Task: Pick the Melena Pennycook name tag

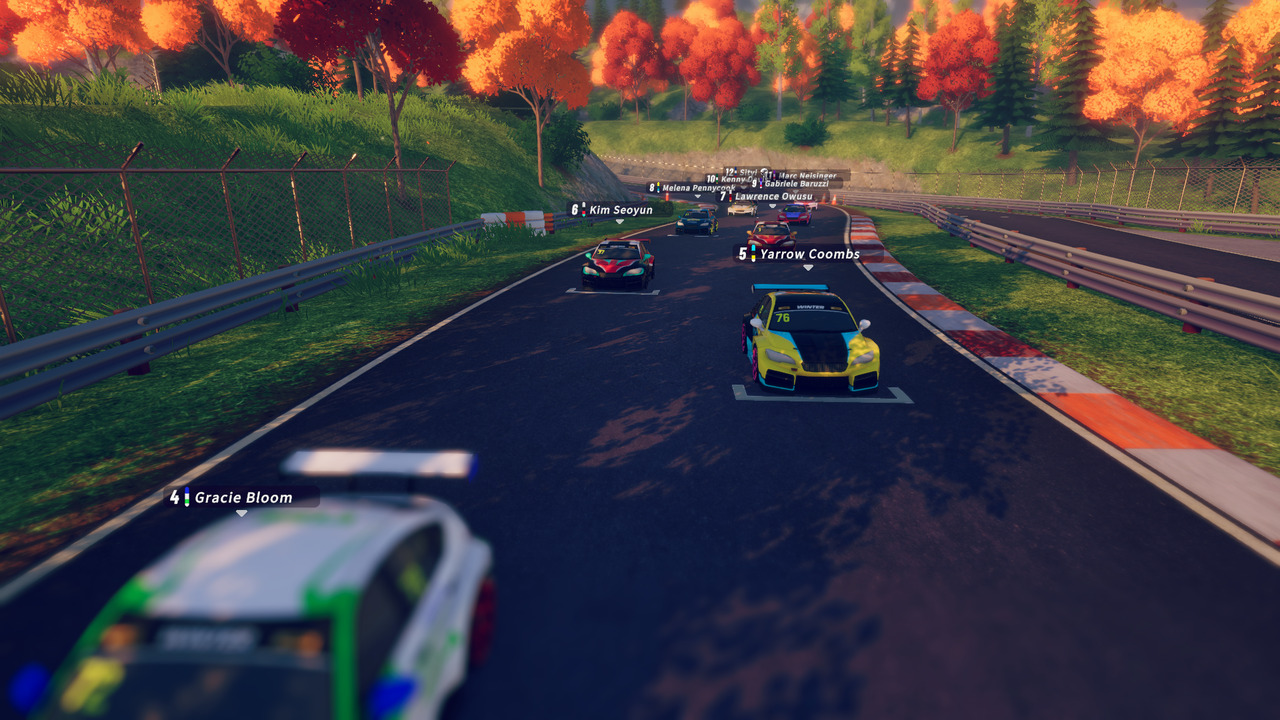Action: click(x=690, y=188)
